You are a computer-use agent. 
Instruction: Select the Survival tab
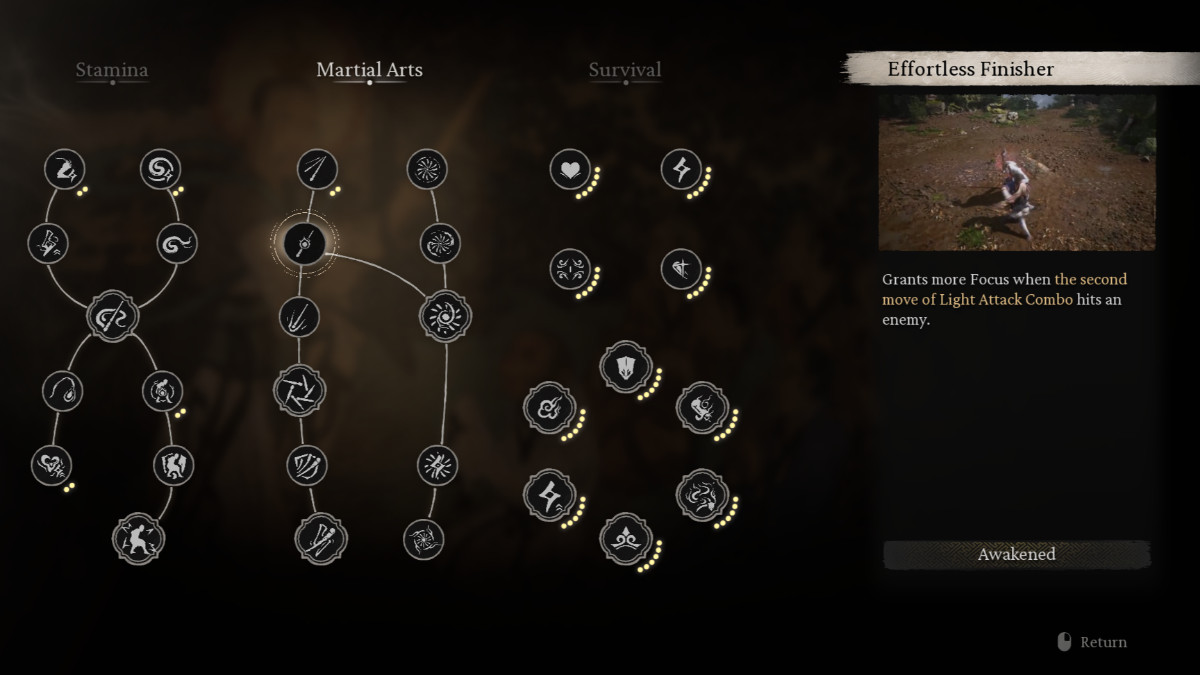coord(625,70)
